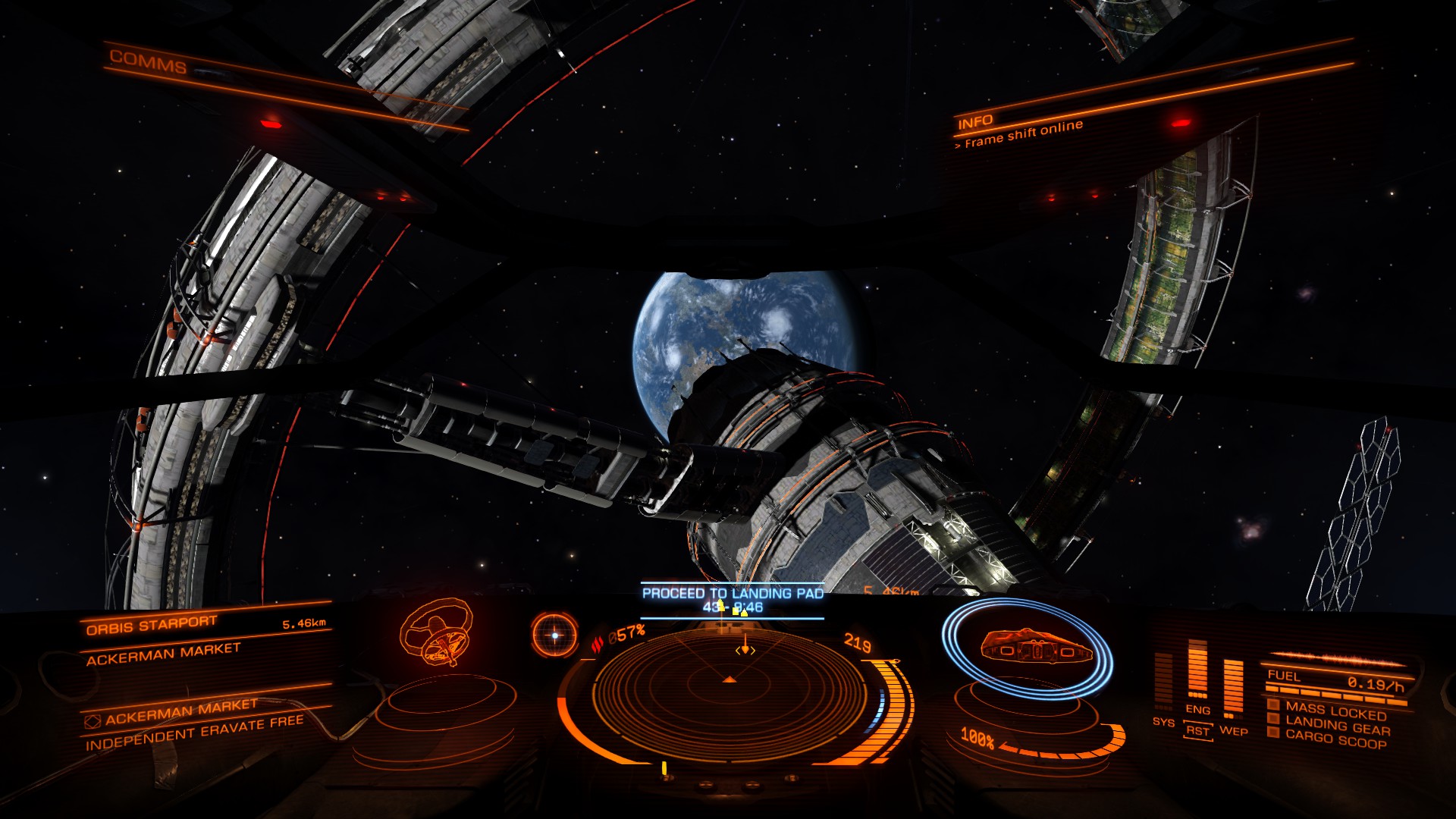Click the Proceed to Landing Pad prompt
Image resolution: width=1456 pixels, height=819 pixels.
(733, 593)
